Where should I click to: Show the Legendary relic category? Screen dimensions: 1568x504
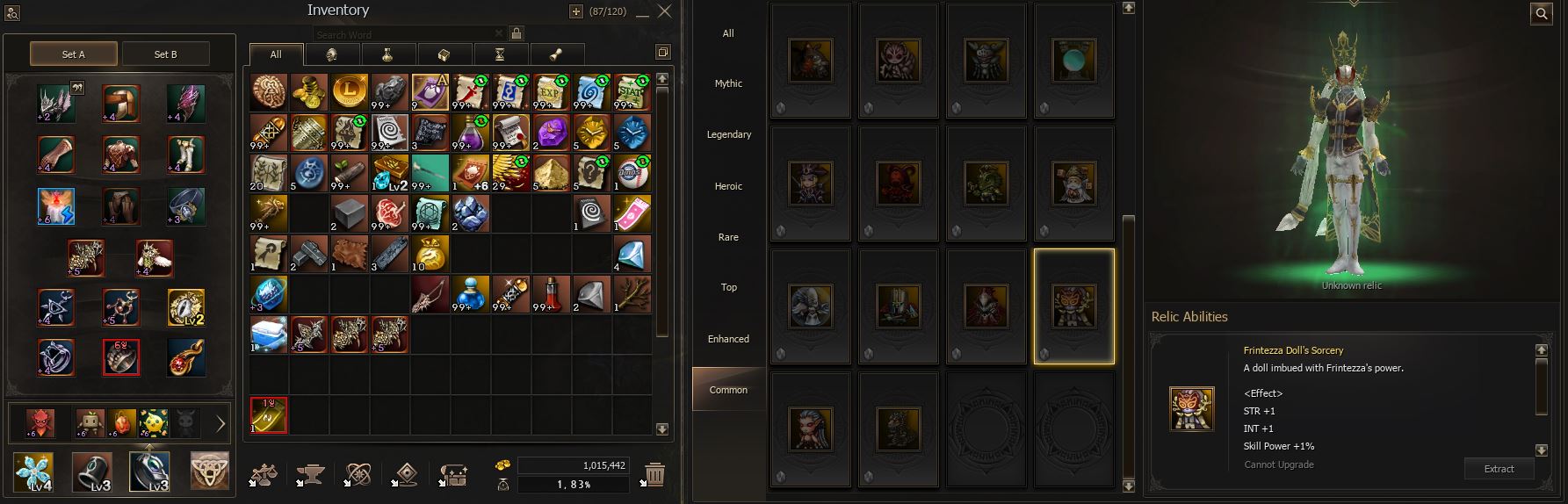point(728,135)
